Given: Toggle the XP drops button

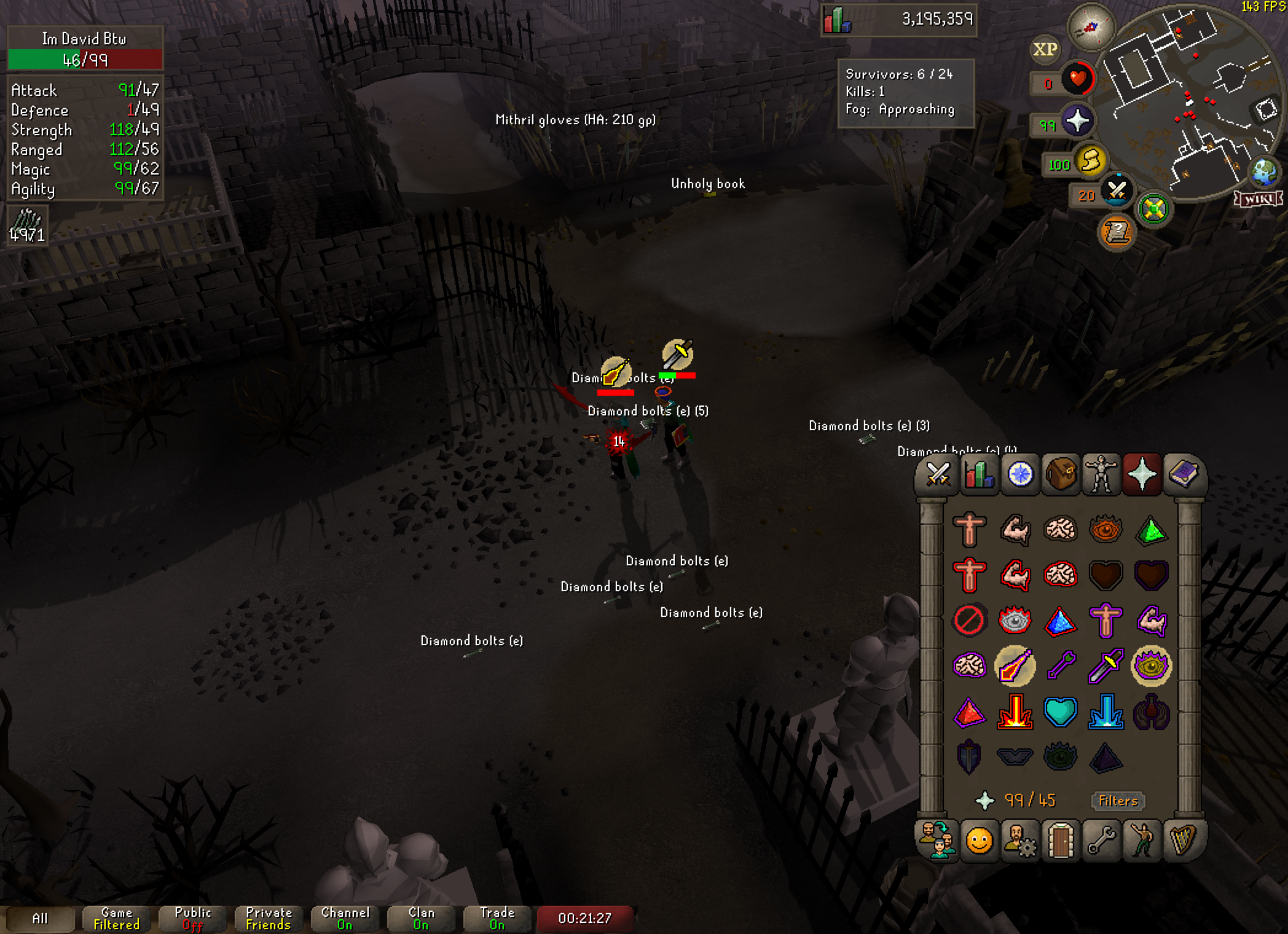Looking at the screenshot, I should pyautogui.click(x=1045, y=50).
